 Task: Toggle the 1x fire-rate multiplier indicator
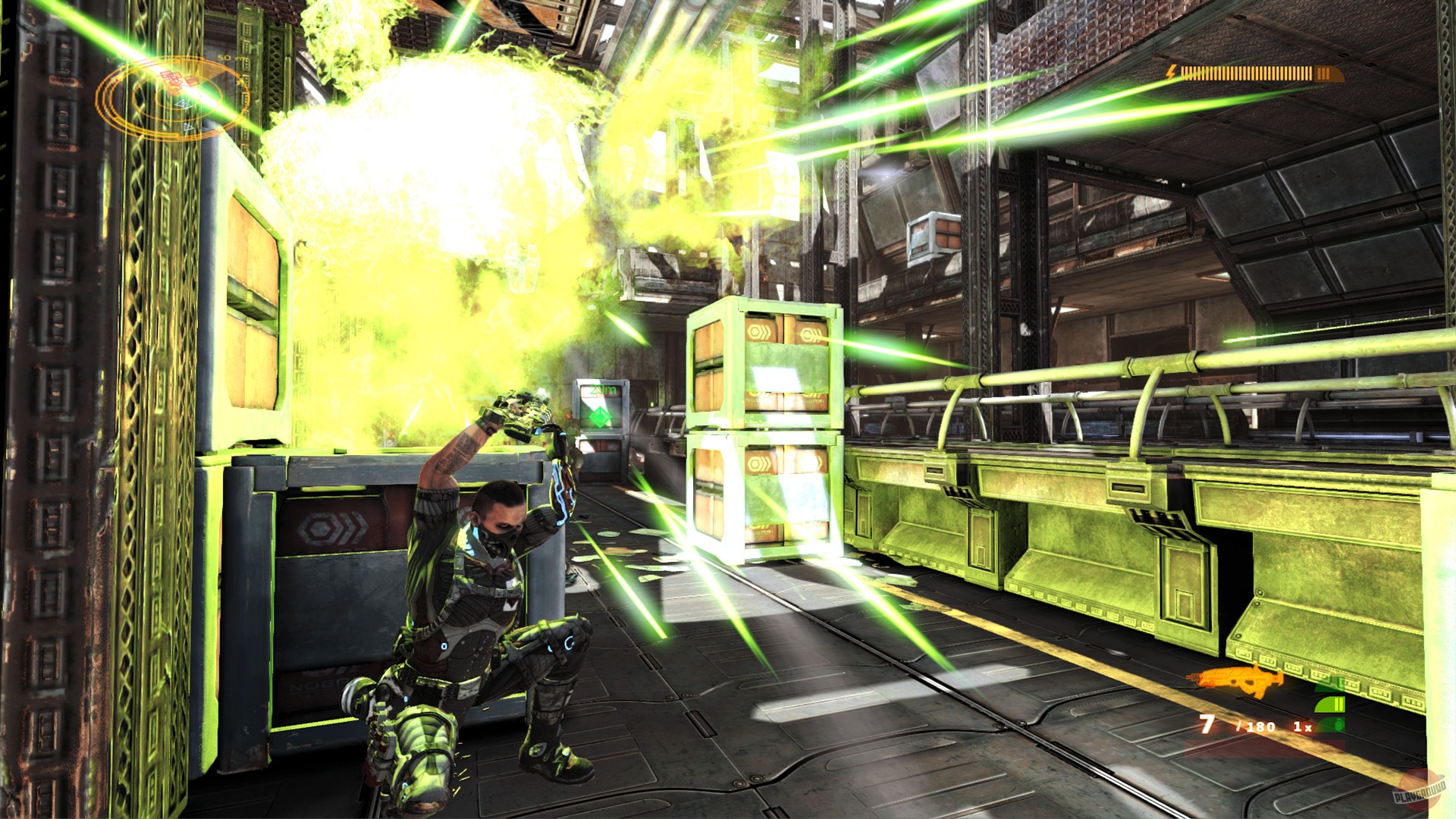point(1303,726)
